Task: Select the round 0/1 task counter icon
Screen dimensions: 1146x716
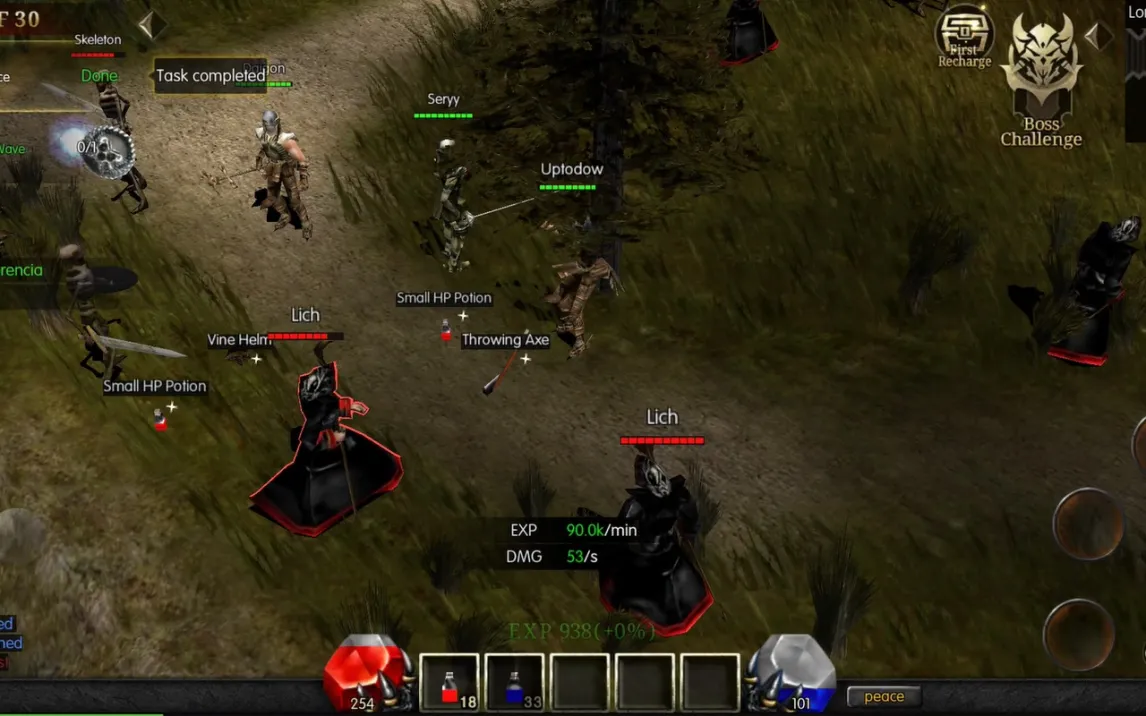Action: click(x=106, y=151)
